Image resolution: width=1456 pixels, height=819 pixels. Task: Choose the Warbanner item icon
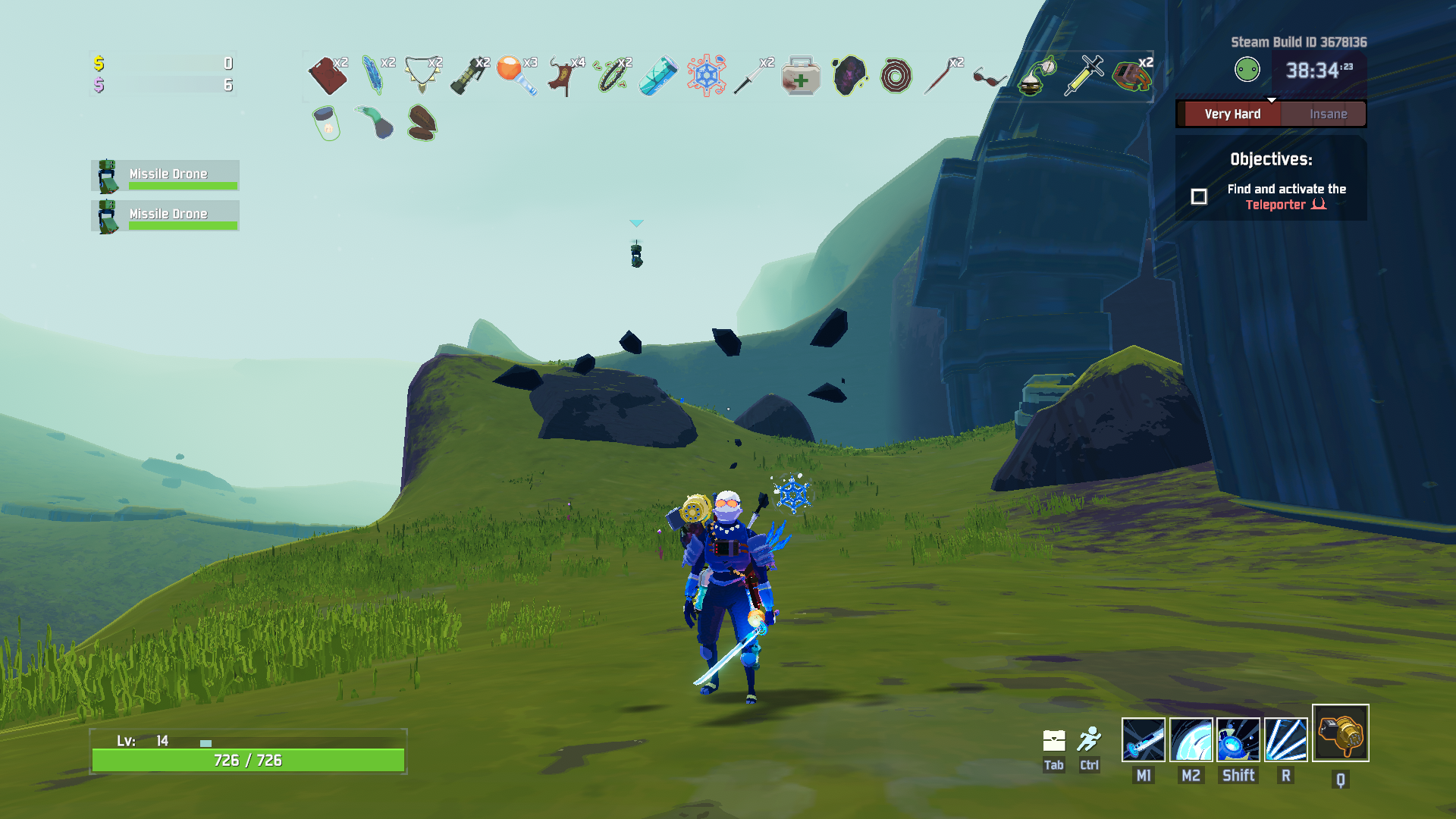pyautogui.click(x=563, y=76)
